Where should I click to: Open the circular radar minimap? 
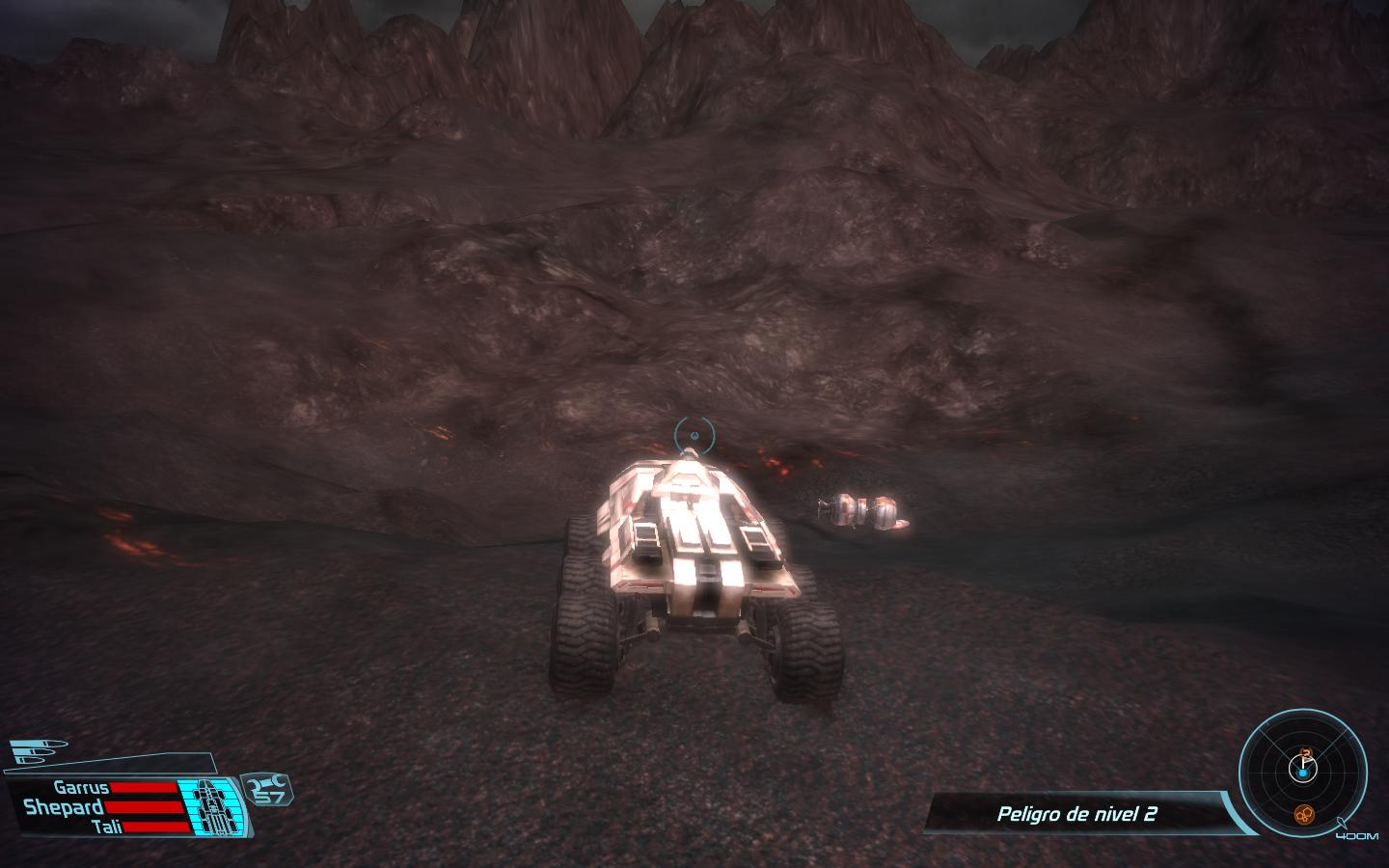pos(1302,770)
